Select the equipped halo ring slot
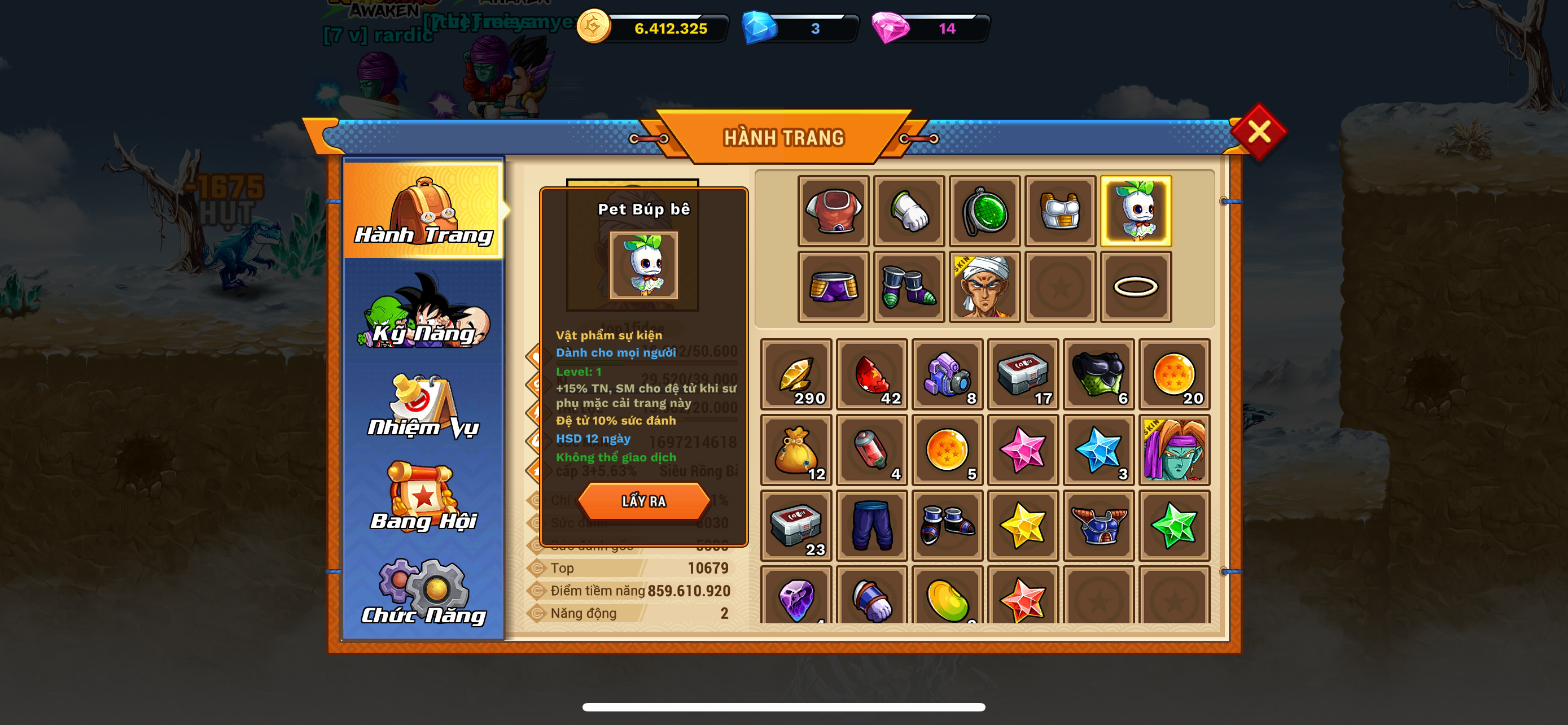 point(1135,287)
